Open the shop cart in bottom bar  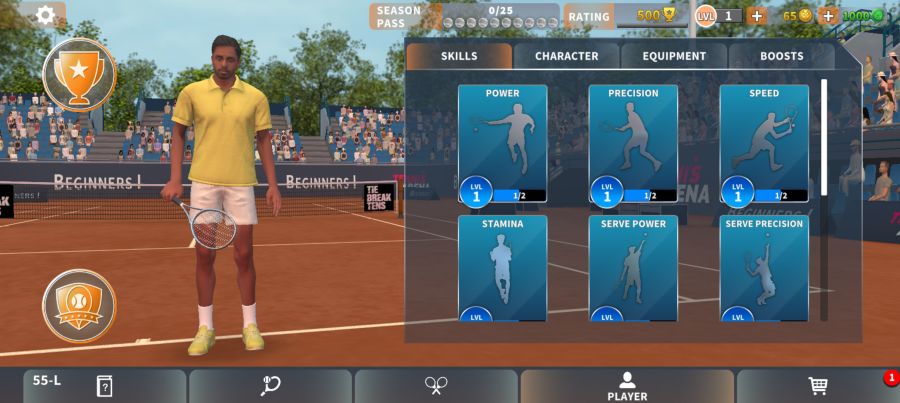(817, 386)
